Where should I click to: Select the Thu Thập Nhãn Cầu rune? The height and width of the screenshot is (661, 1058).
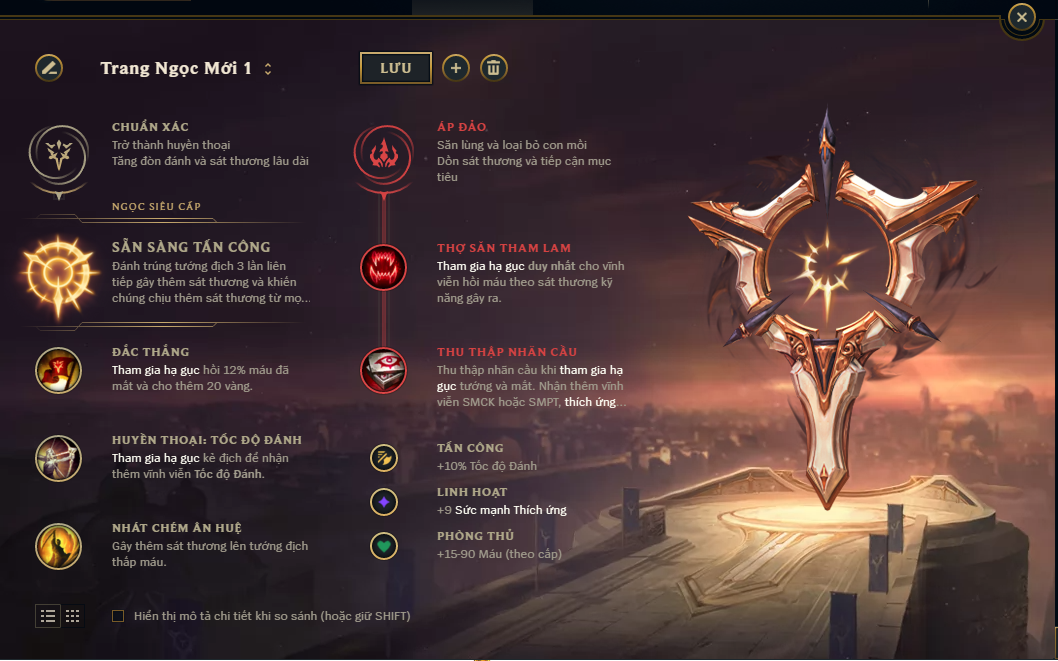[x=383, y=370]
